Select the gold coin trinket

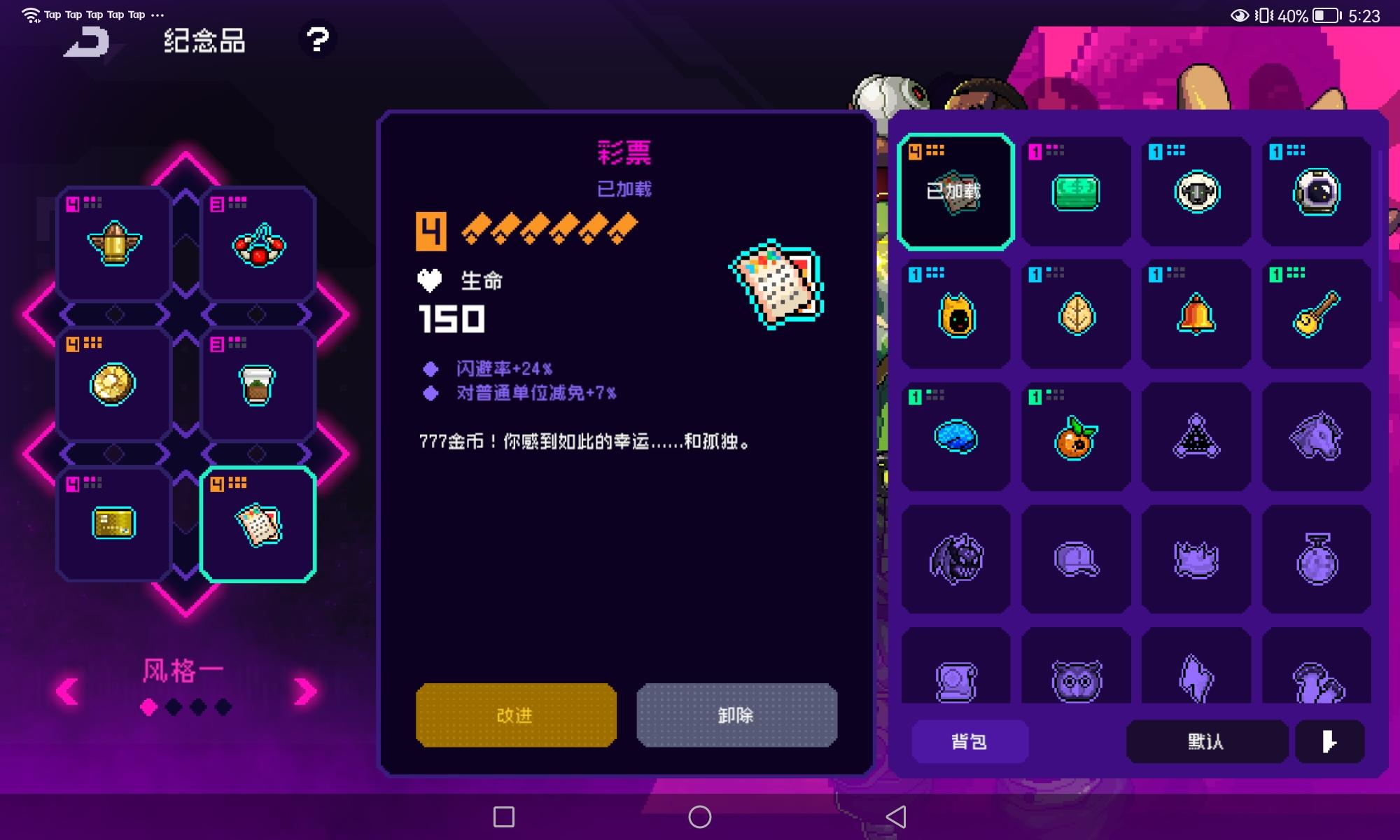click(112, 384)
